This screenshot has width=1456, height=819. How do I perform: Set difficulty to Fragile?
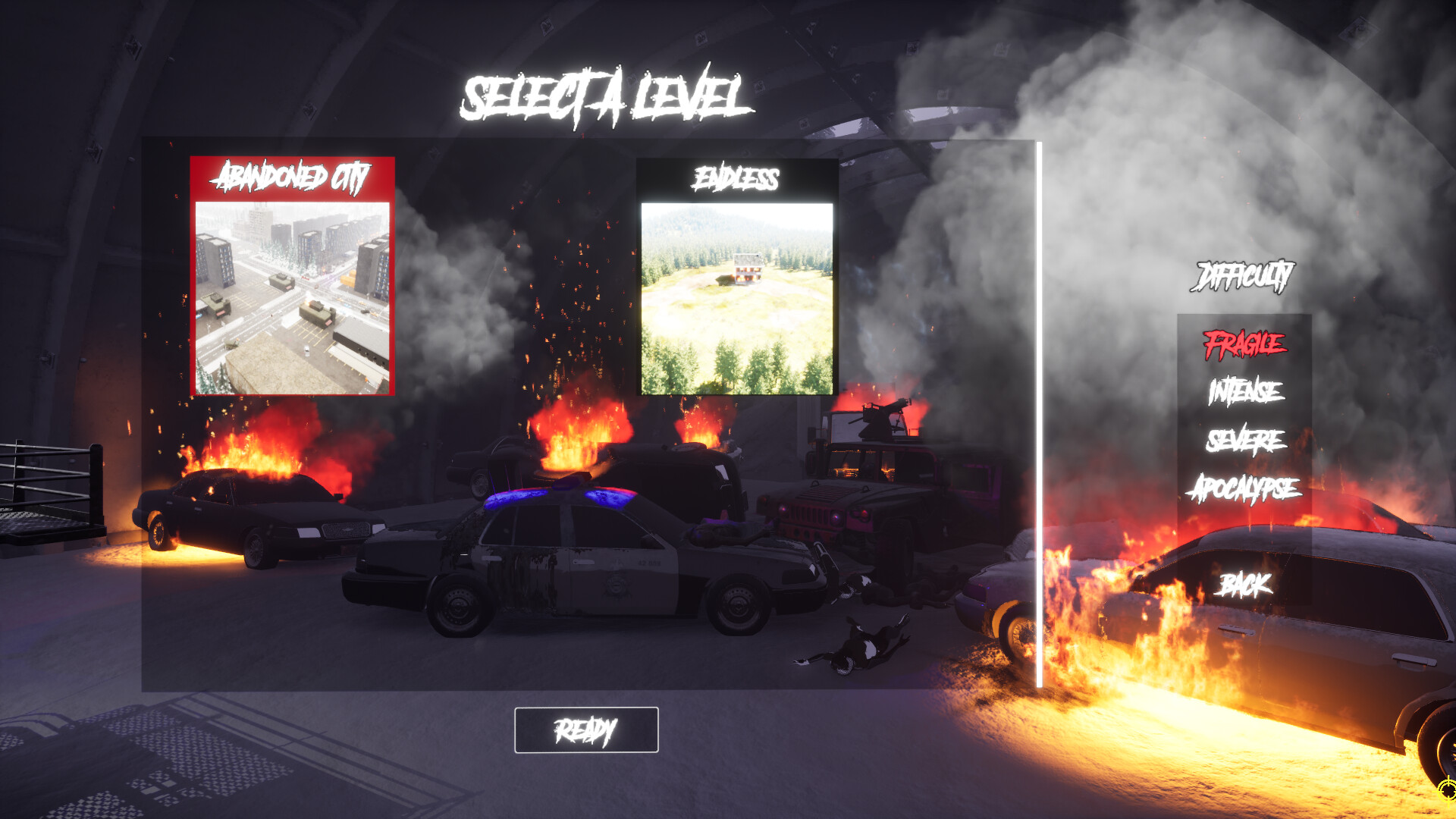pyautogui.click(x=1244, y=344)
